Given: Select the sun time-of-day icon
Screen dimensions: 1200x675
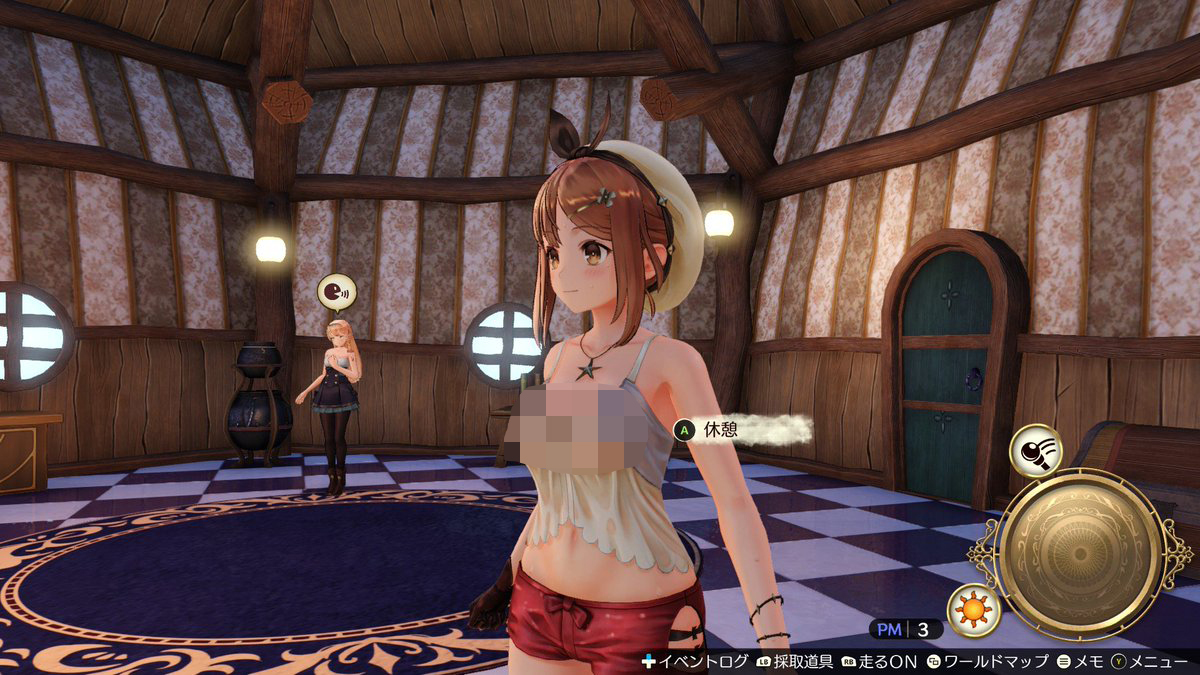Looking at the screenshot, I should pos(974,610).
